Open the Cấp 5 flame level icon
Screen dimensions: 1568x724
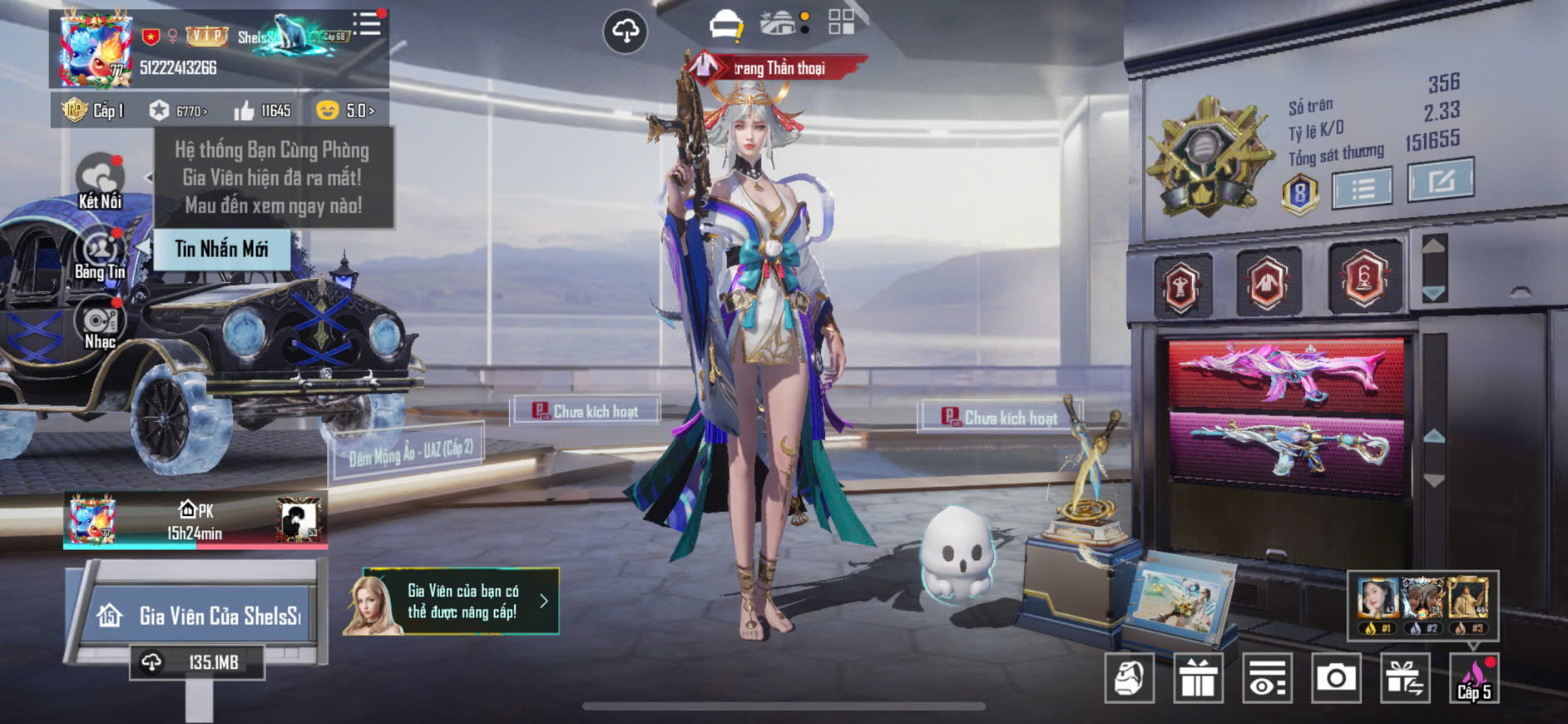pyautogui.click(x=1474, y=678)
